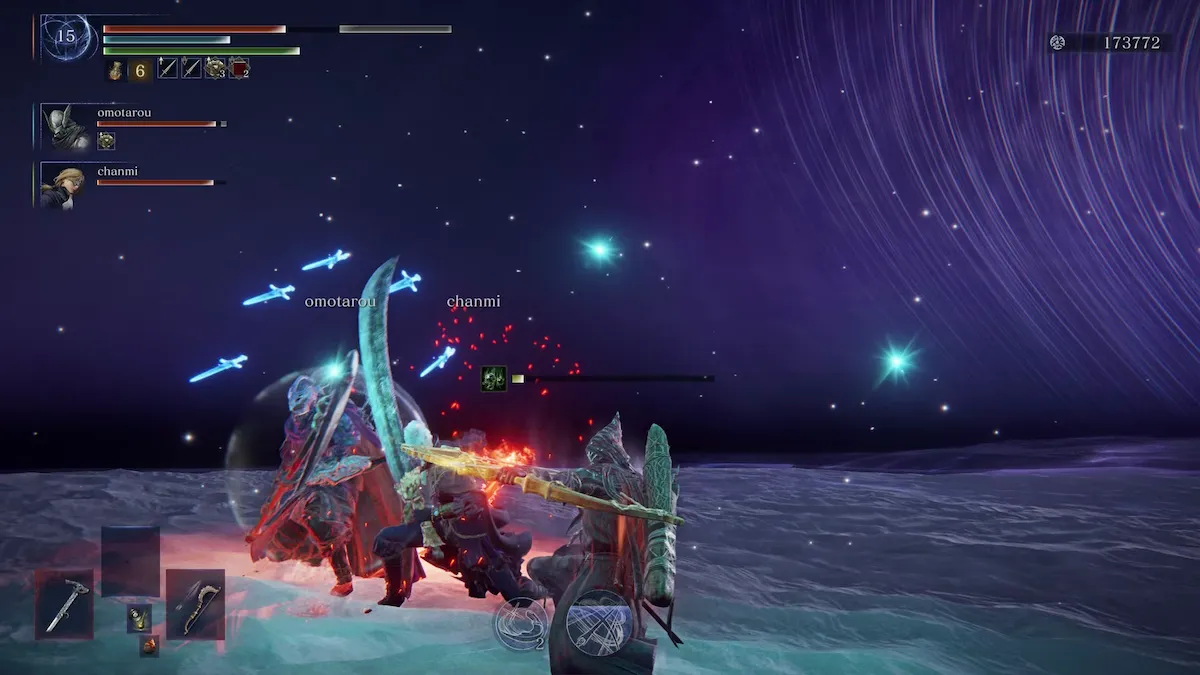Select omotarou's teammate portrait
The image size is (1200, 675).
point(66,125)
